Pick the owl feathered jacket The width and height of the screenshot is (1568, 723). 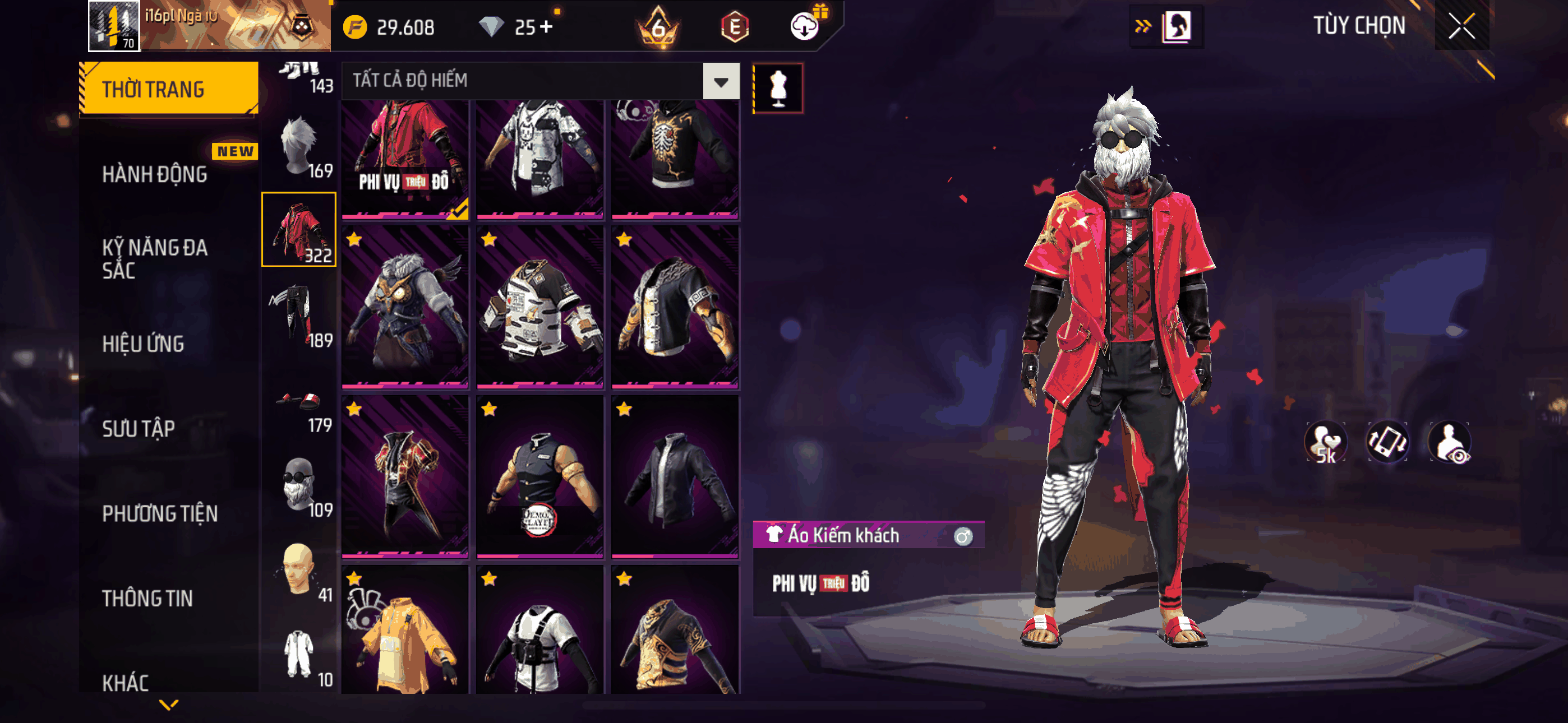point(405,307)
